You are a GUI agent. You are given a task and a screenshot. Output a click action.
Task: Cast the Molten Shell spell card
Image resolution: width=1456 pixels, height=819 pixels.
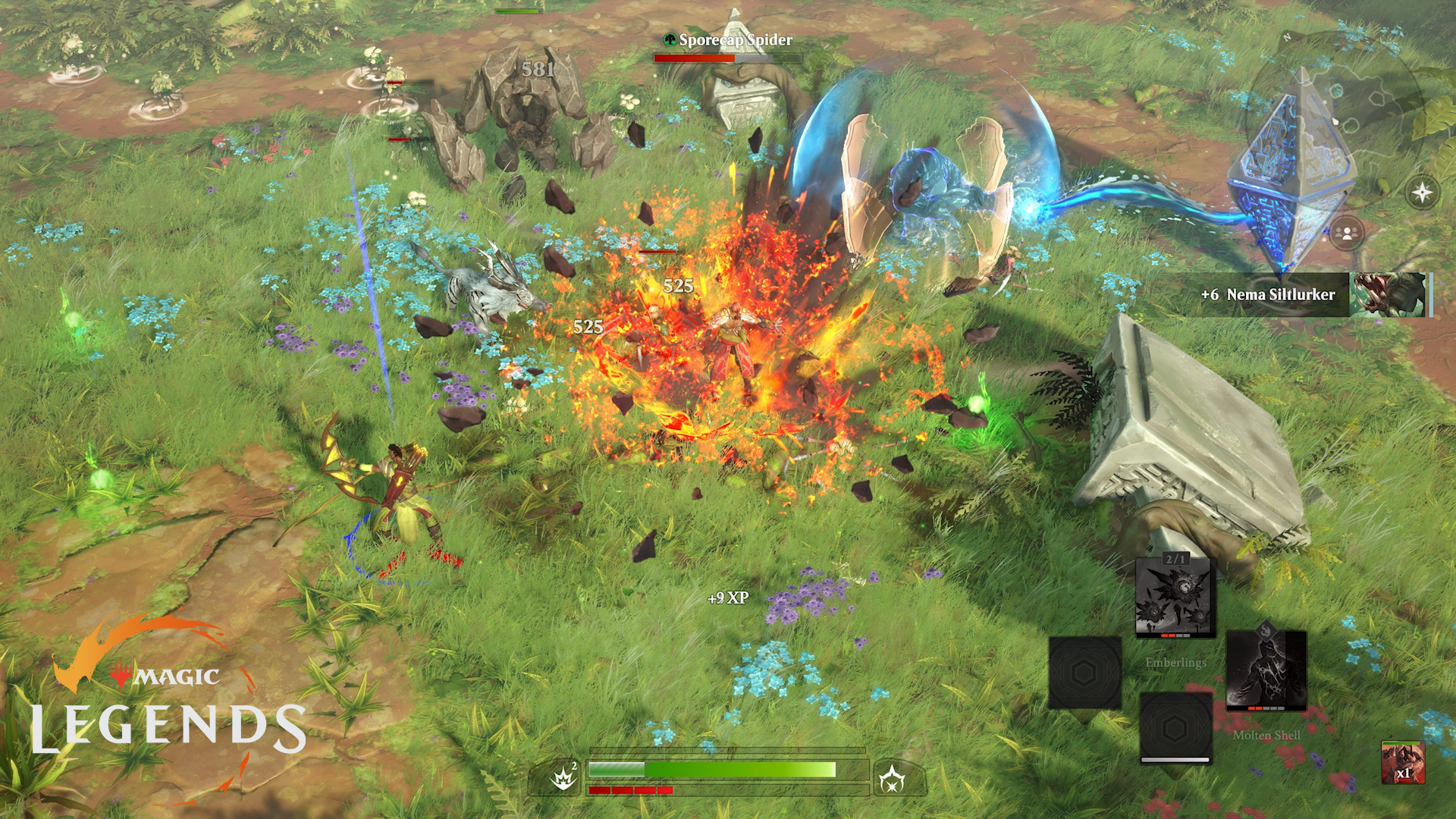coord(1266,670)
